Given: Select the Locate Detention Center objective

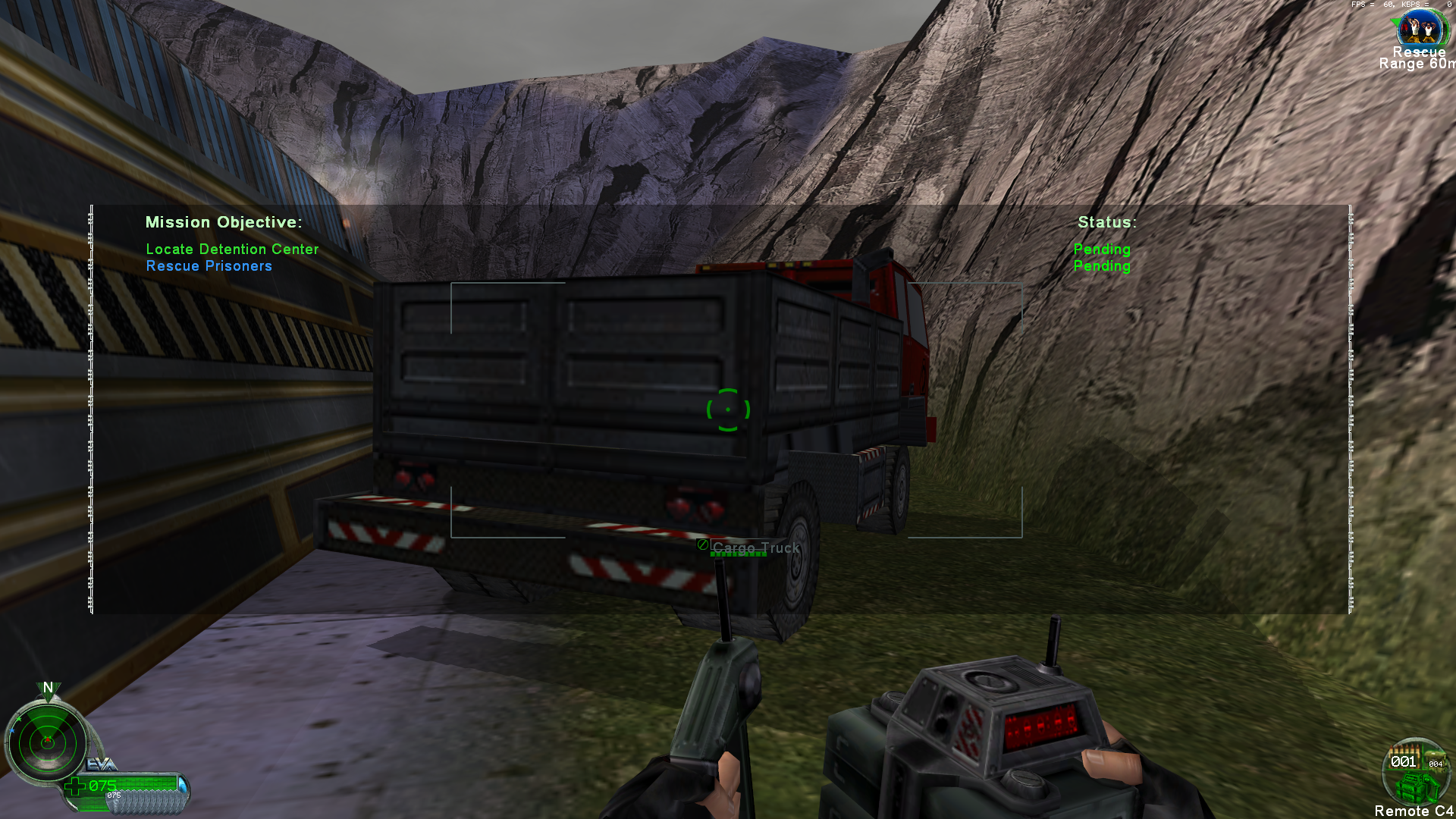Looking at the screenshot, I should (x=232, y=249).
